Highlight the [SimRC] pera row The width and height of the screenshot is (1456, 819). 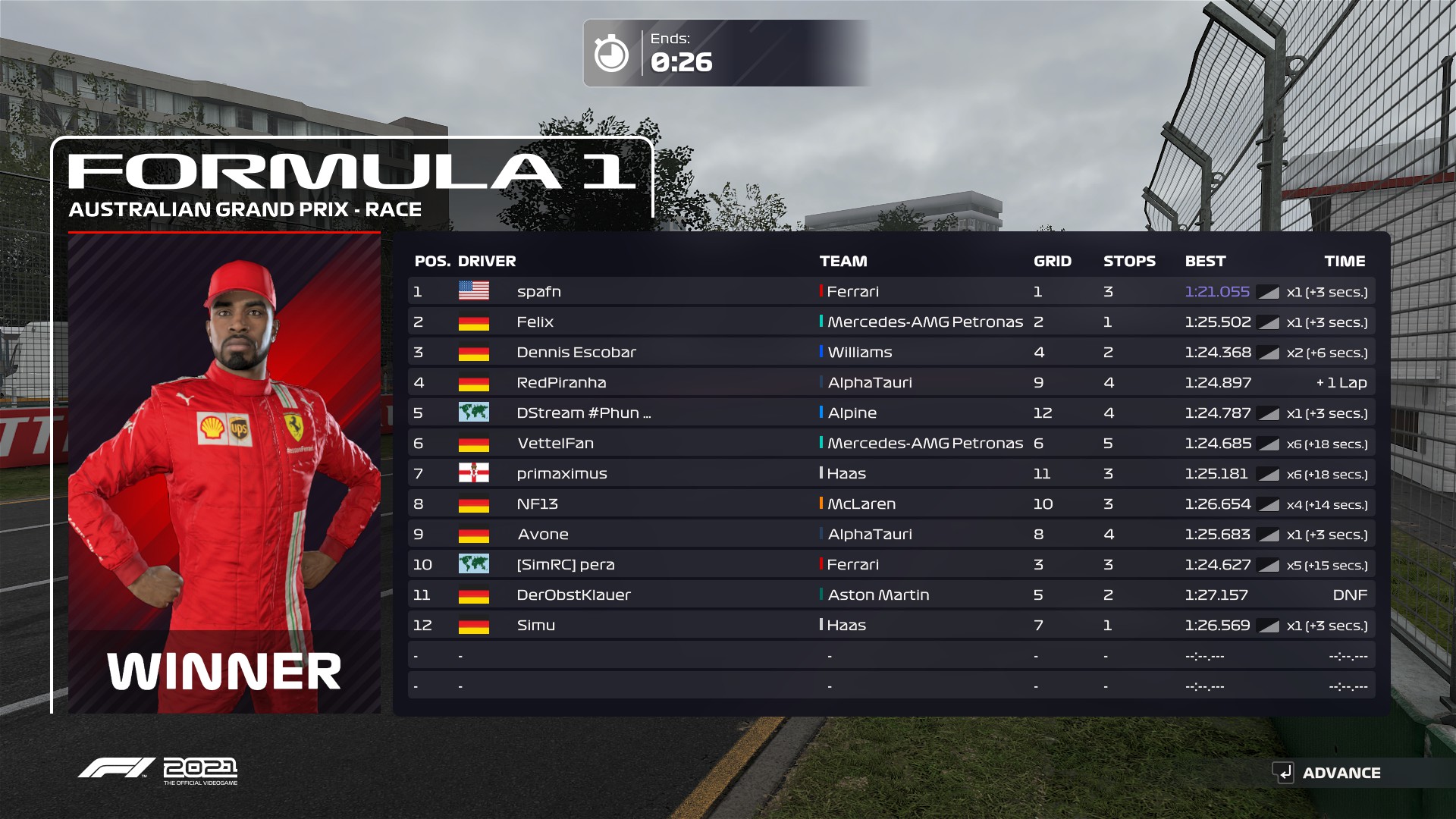(x=890, y=564)
